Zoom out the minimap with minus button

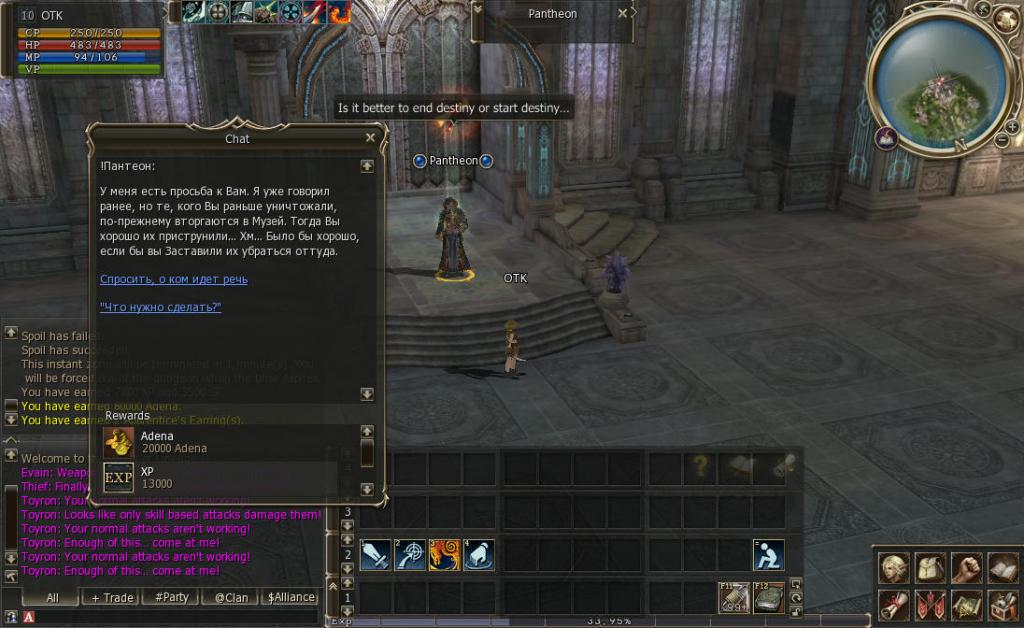click(x=1000, y=140)
